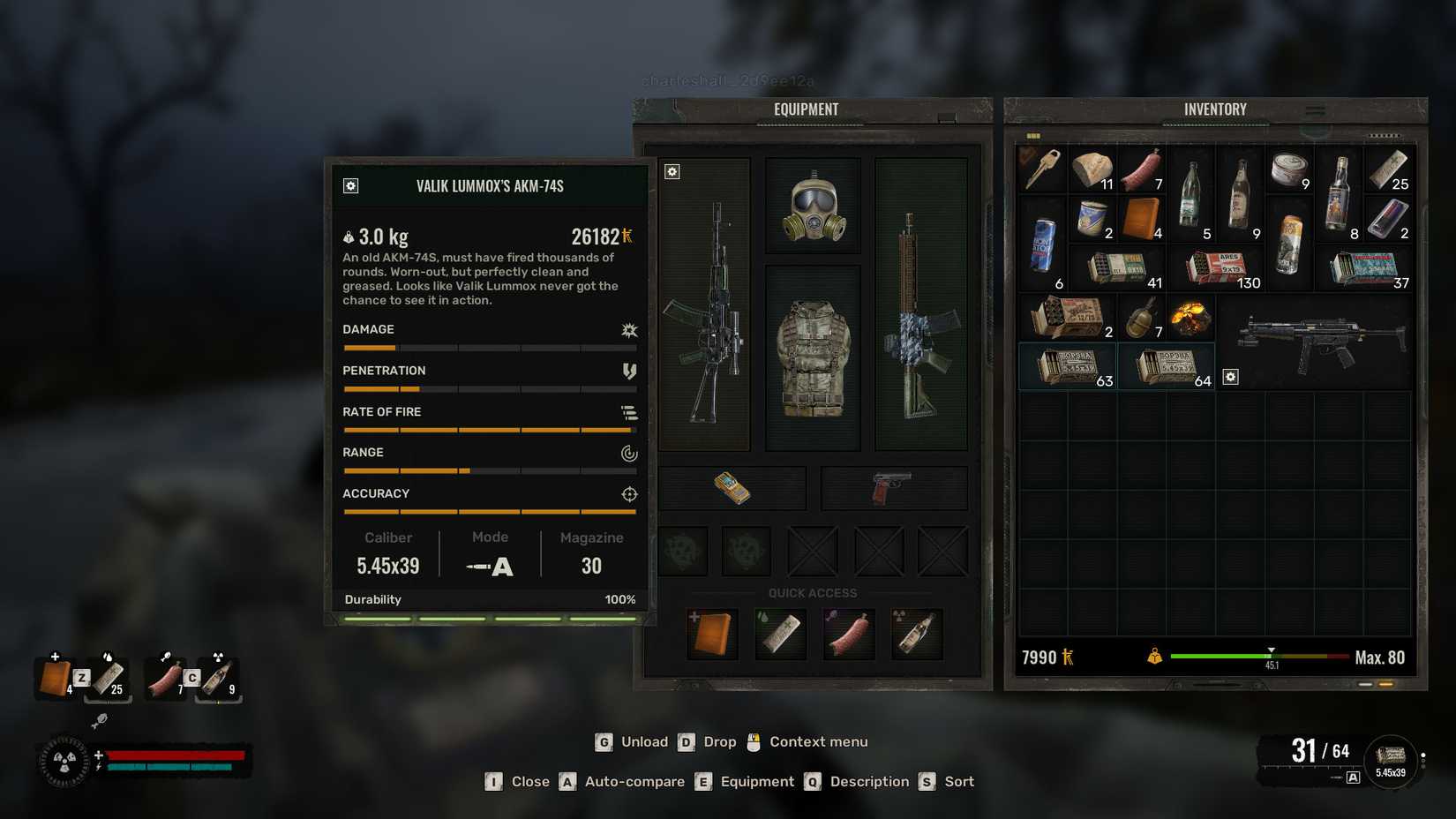
Task: Pick the blue energy drink can stack
Action: [1042, 244]
